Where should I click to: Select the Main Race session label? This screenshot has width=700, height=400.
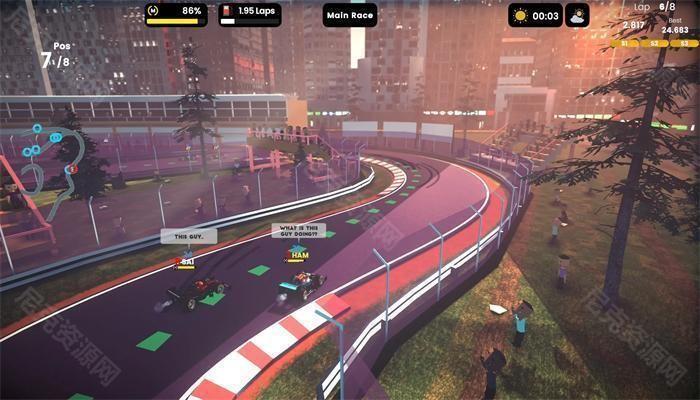(x=350, y=14)
